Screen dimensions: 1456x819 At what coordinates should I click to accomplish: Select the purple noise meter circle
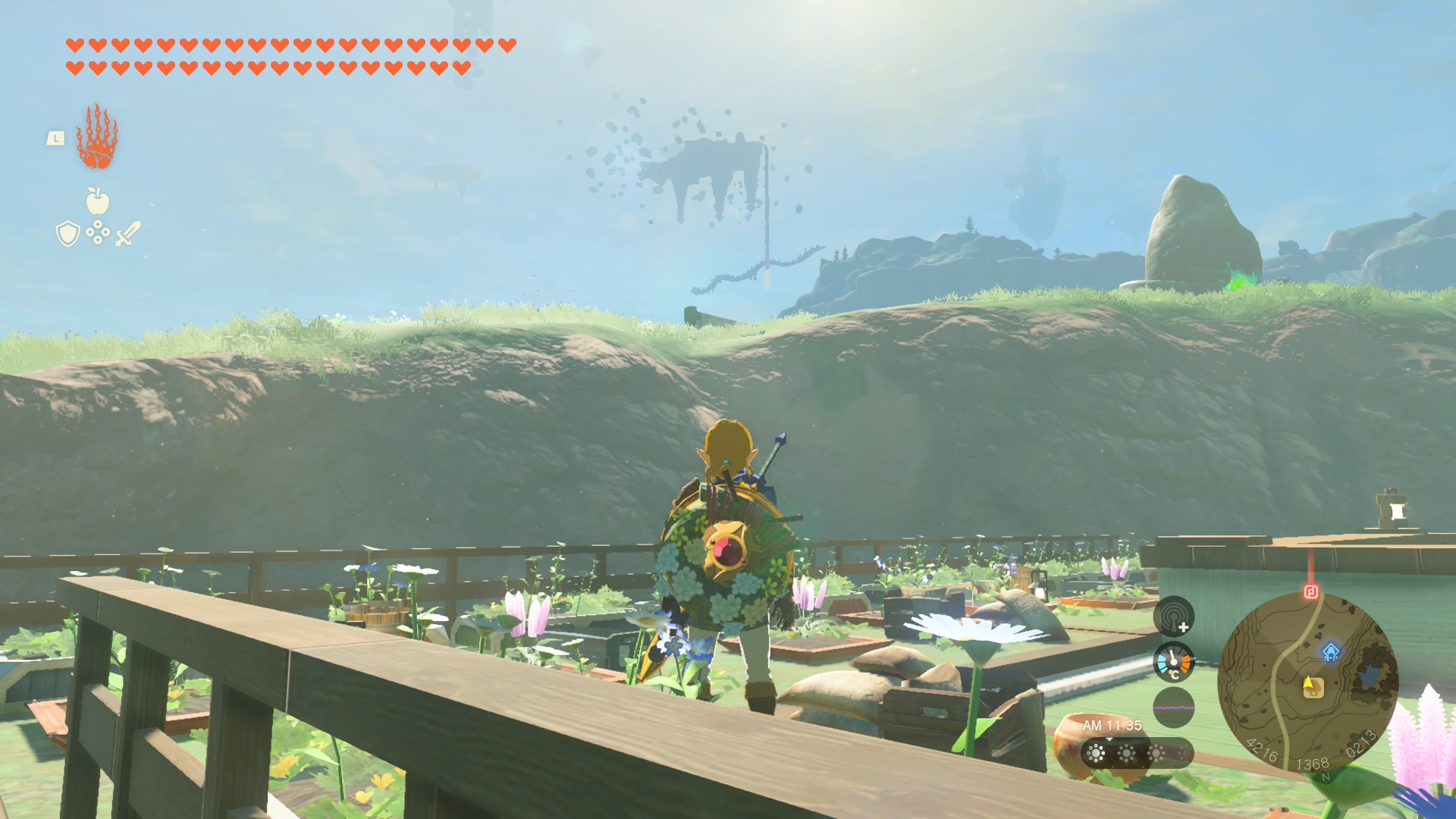click(x=1173, y=707)
